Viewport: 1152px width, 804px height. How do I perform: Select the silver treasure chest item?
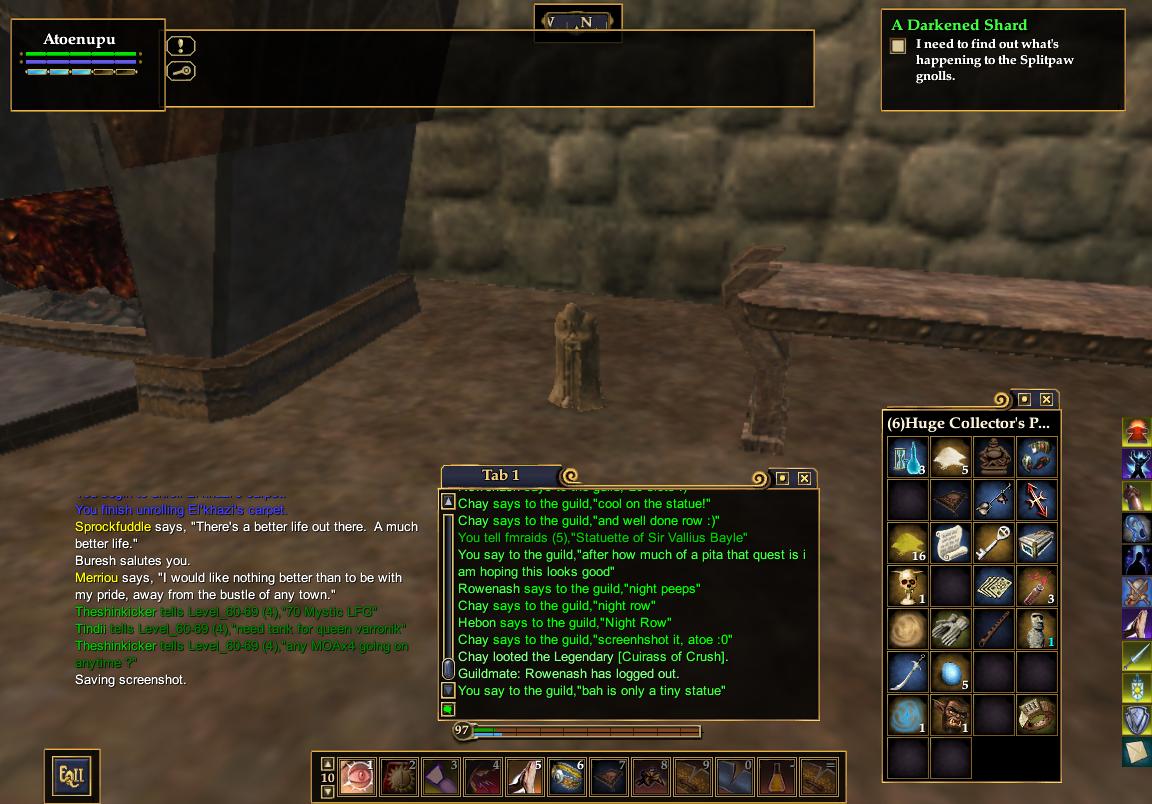(x=1037, y=543)
